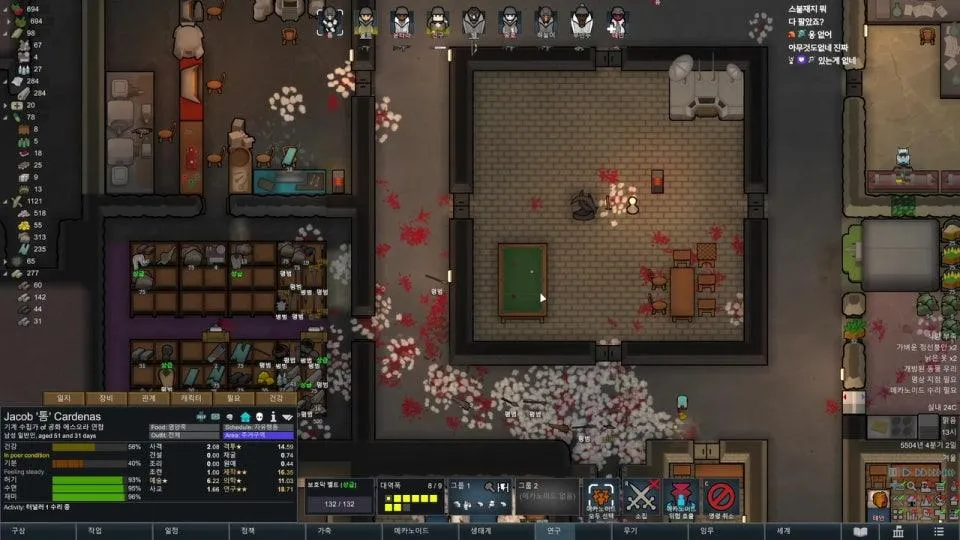Screen dimensions: 960x540
Task: Open the book icon menu at bottom right
Action: click(x=860, y=531)
